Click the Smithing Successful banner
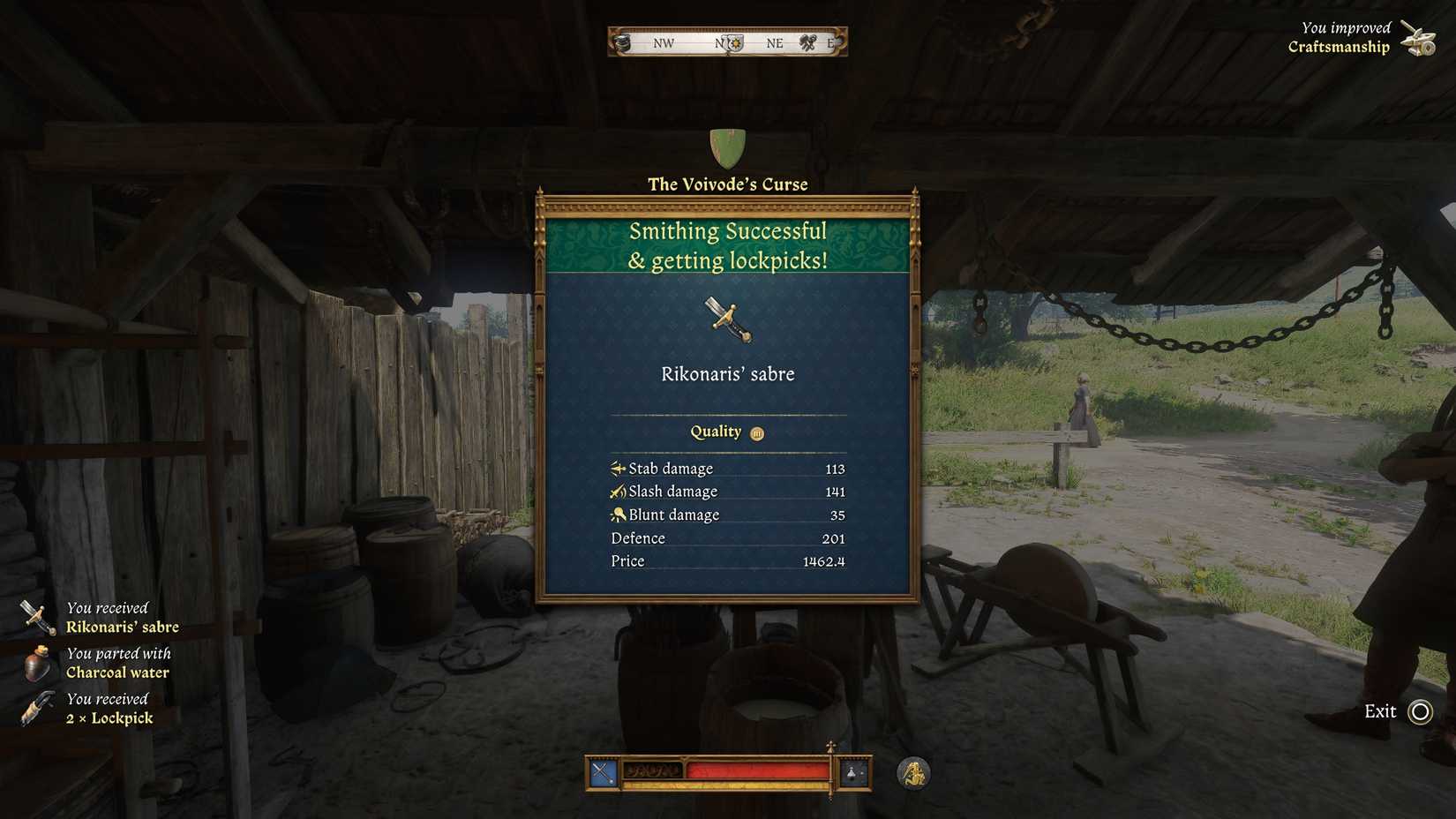Screen dimensions: 1456x819 [726, 245]
